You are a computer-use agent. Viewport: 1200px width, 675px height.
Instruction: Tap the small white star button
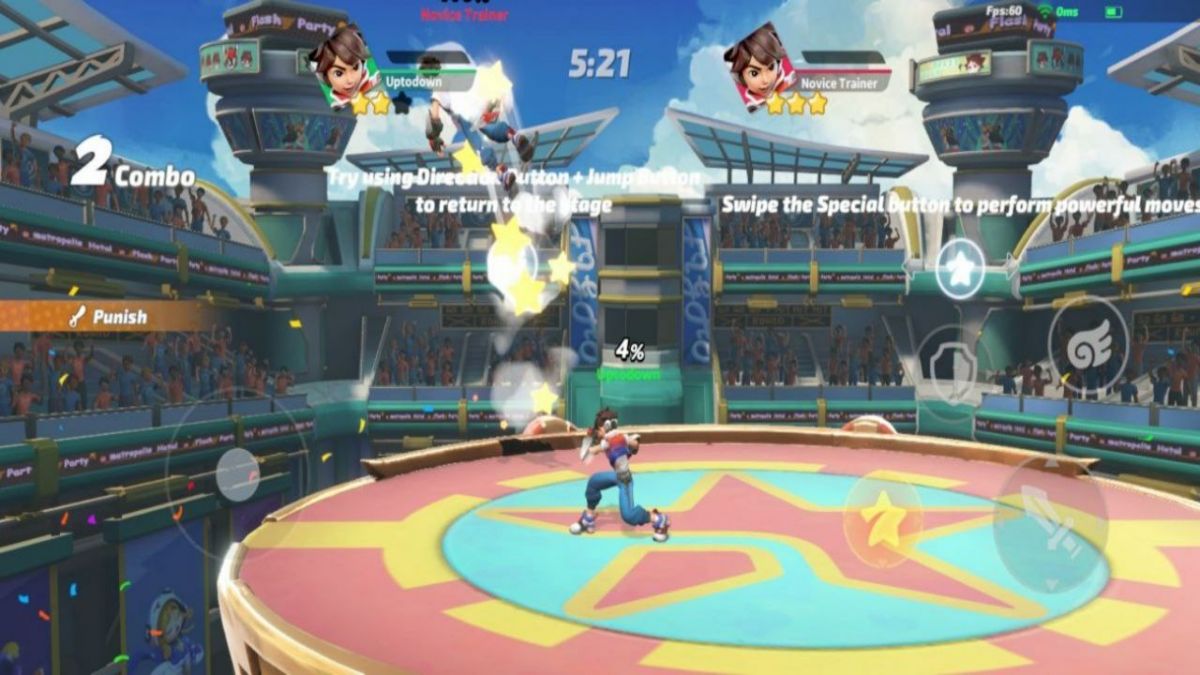click(x=960, y=268)
